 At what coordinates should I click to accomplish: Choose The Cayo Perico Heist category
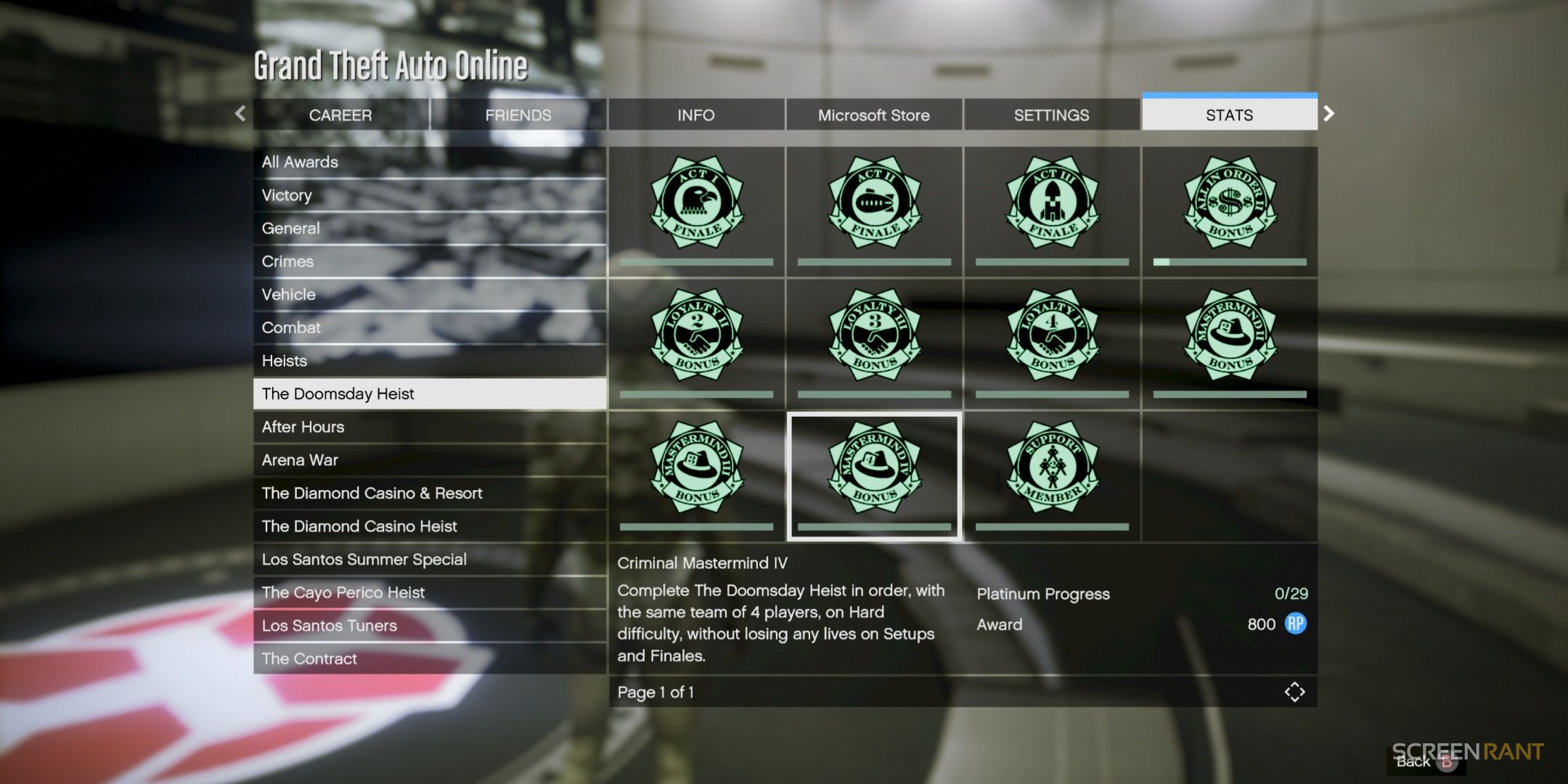tap(429, 592)
